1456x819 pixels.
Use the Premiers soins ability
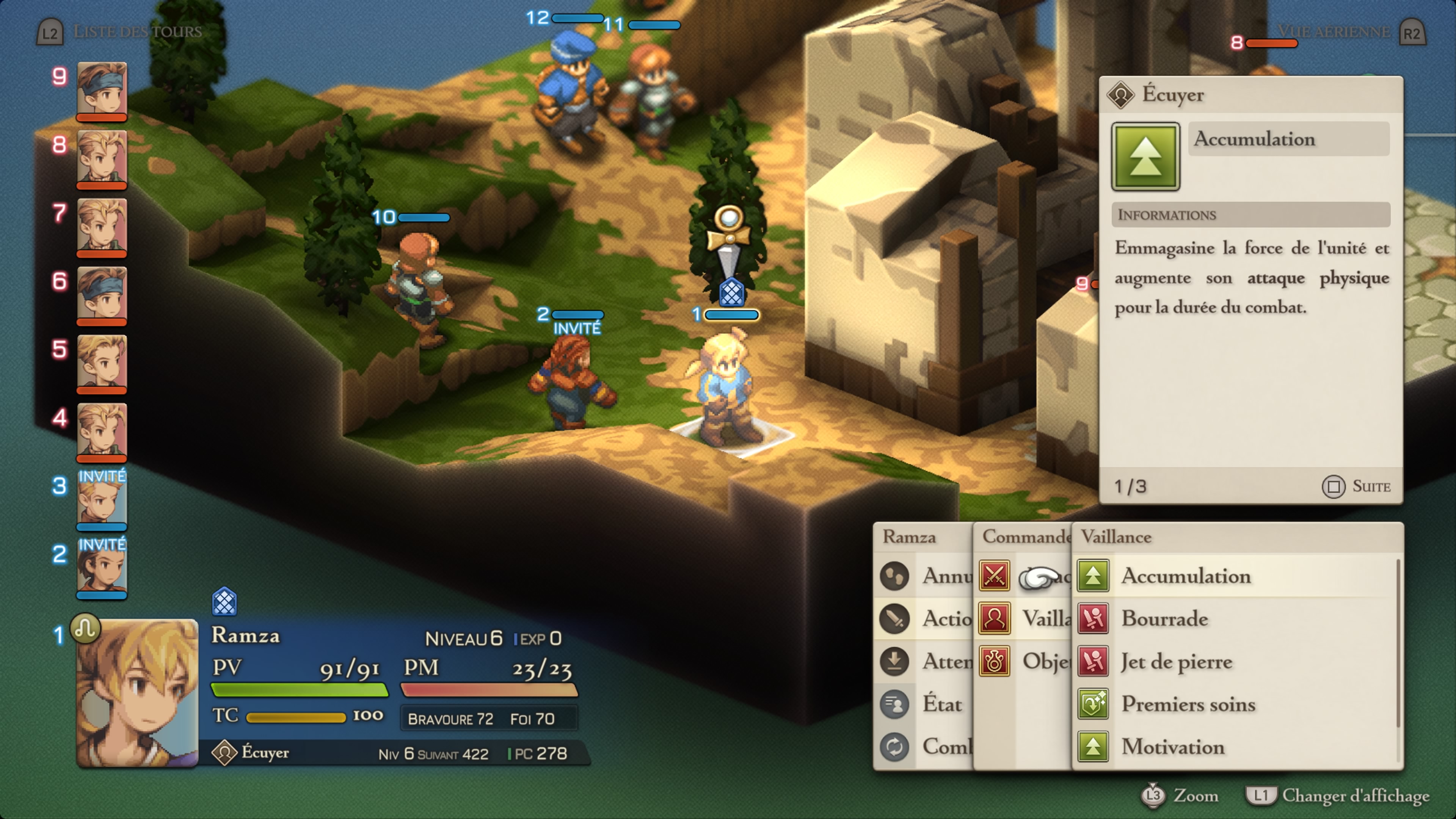click(x=1188, y=704)
